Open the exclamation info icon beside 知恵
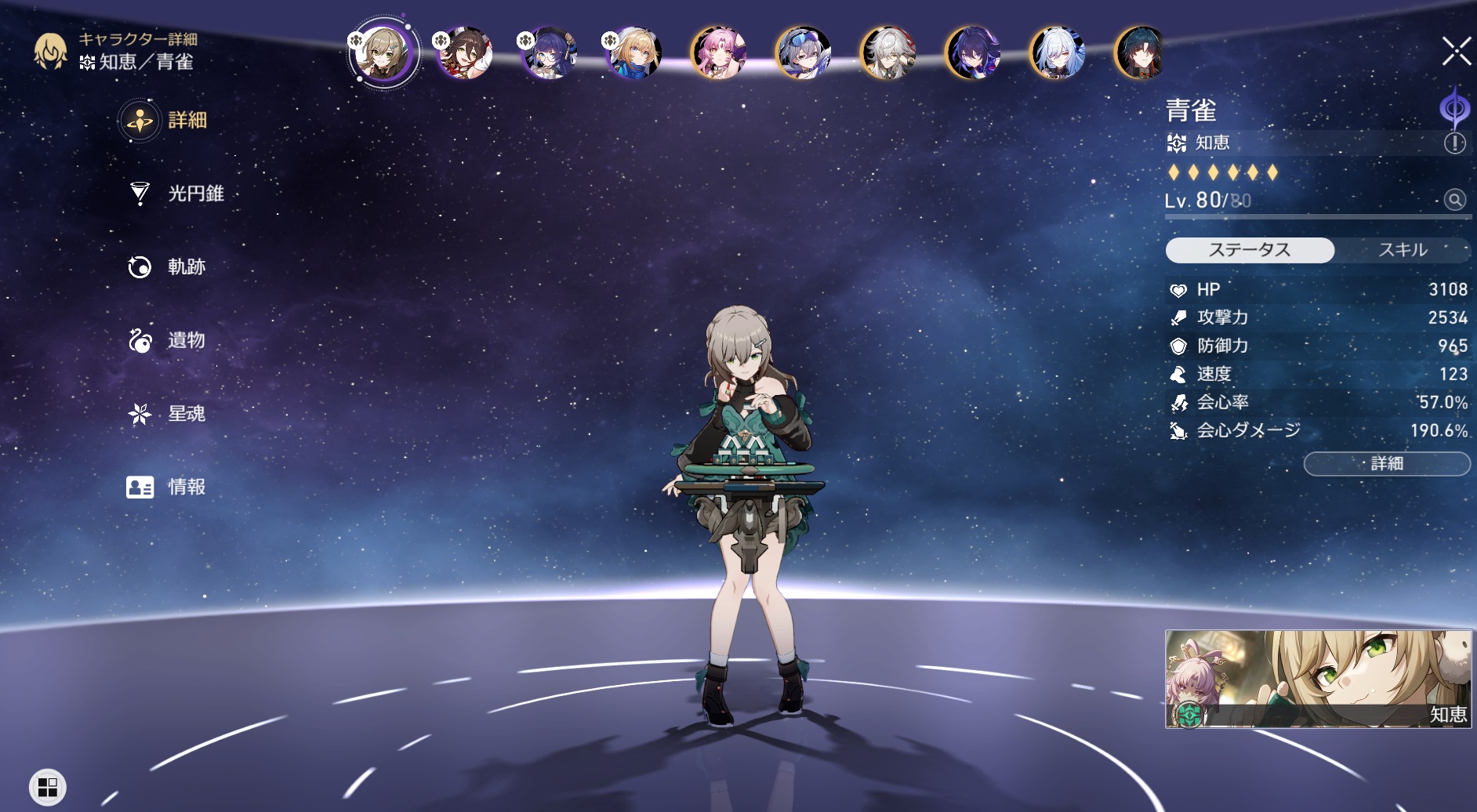Viewport: 1477px width, 812px height. pyautogui.click(x=1454, y=143)
